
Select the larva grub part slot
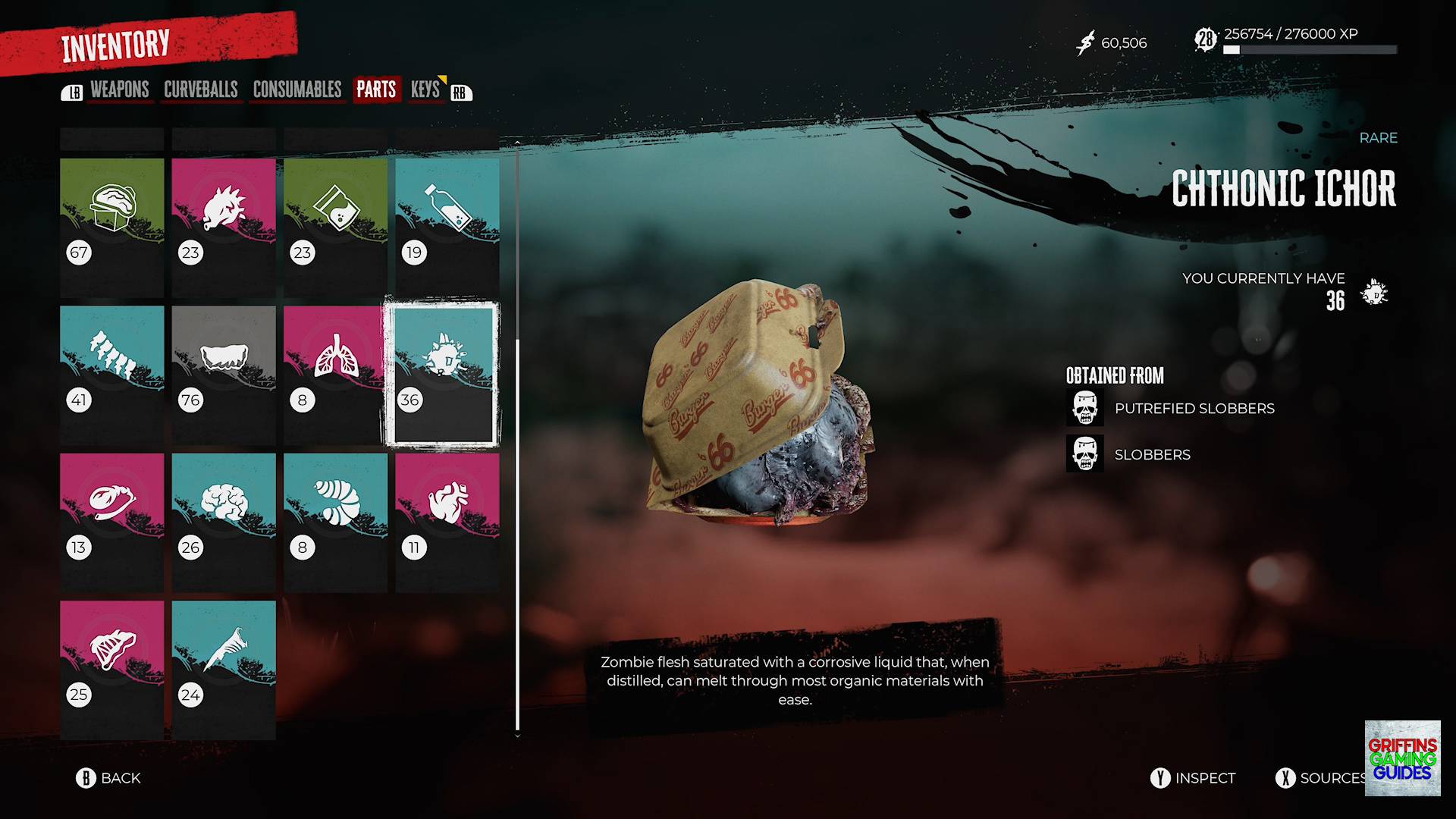point(335,521)
